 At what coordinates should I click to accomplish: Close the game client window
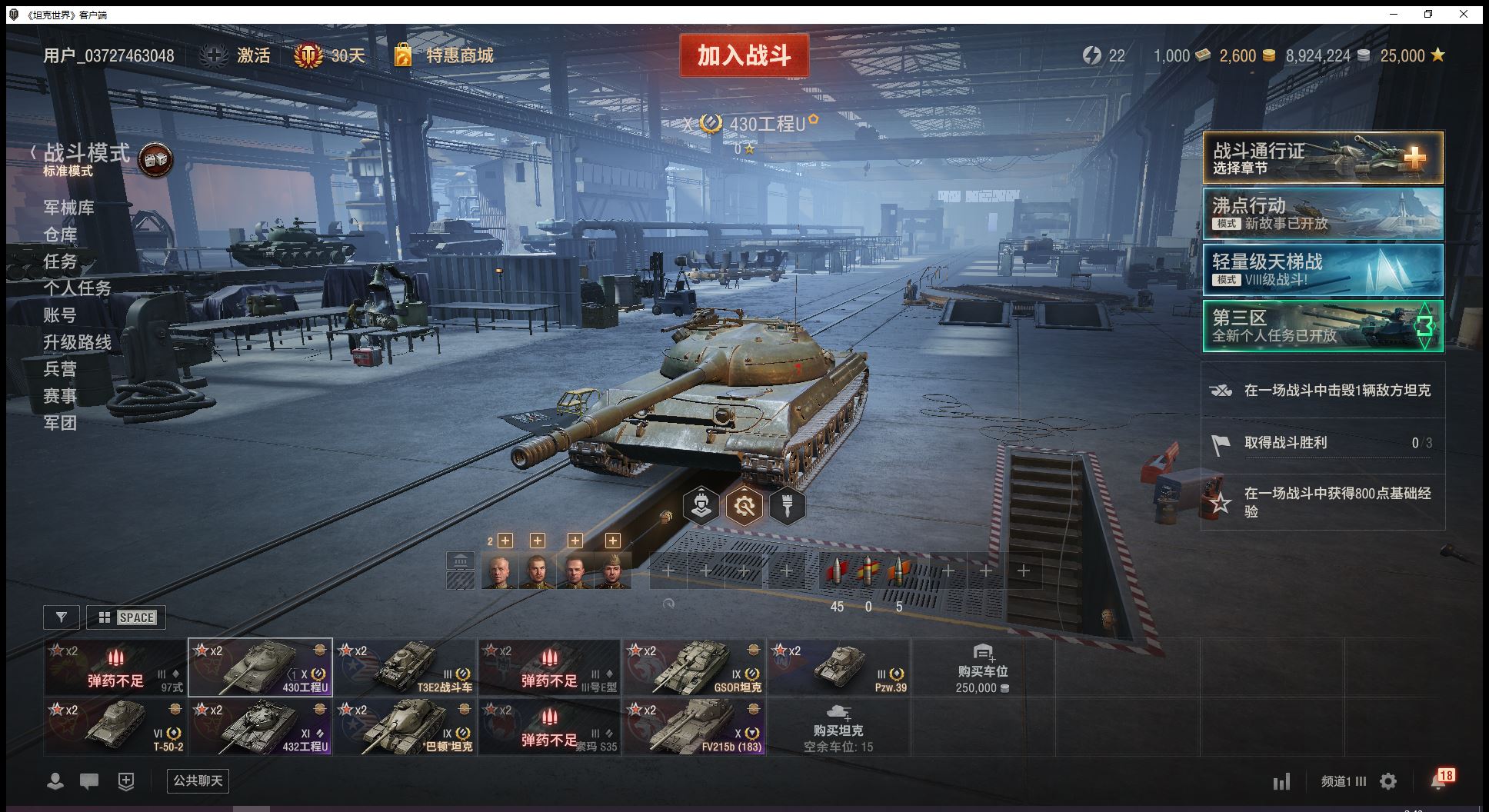coord(1464,14)
